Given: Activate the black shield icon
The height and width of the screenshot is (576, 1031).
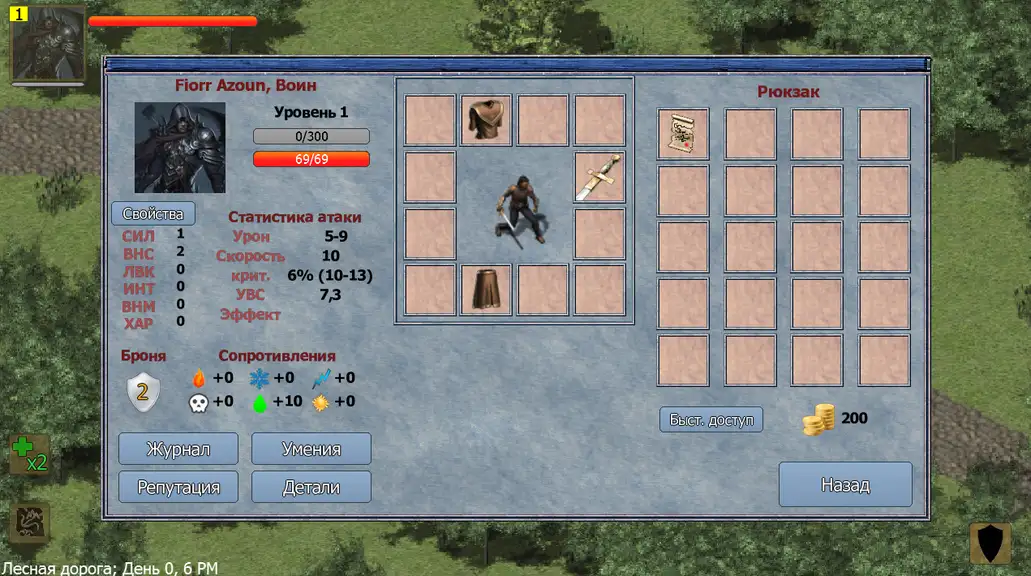Looking at the screenshot, I should (x=991, y=543).
